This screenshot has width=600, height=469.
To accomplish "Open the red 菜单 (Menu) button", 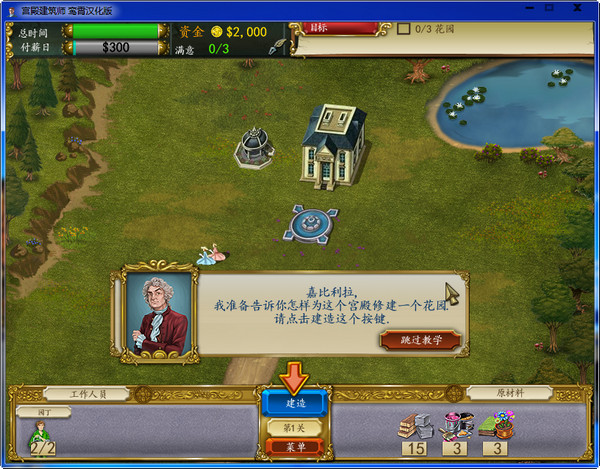I will click(296, 446).
